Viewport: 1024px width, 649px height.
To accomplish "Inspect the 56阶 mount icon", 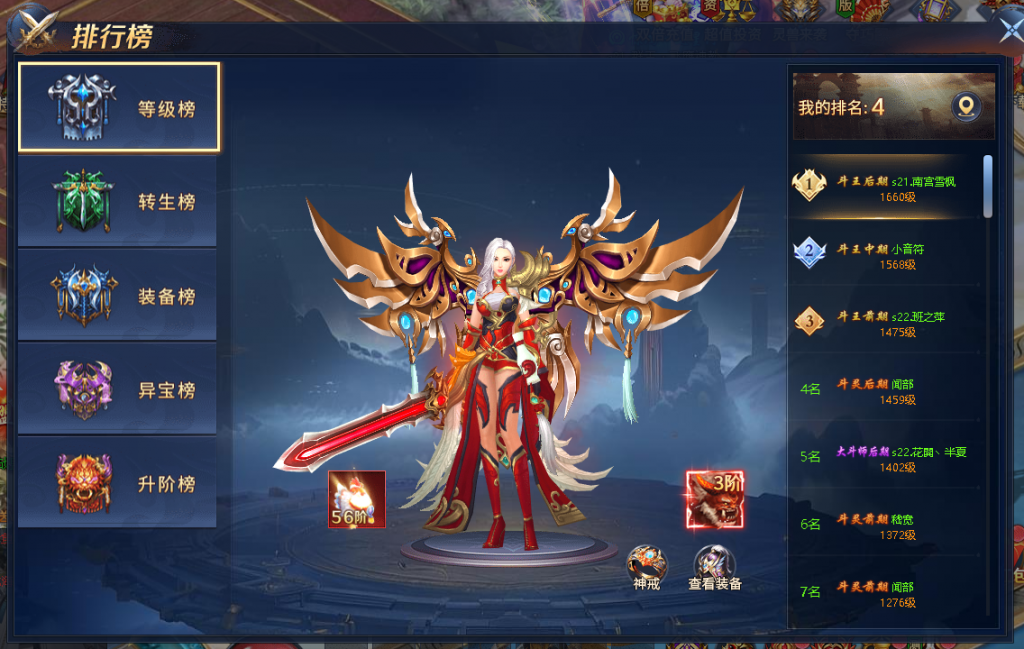I will coord(357,498).
